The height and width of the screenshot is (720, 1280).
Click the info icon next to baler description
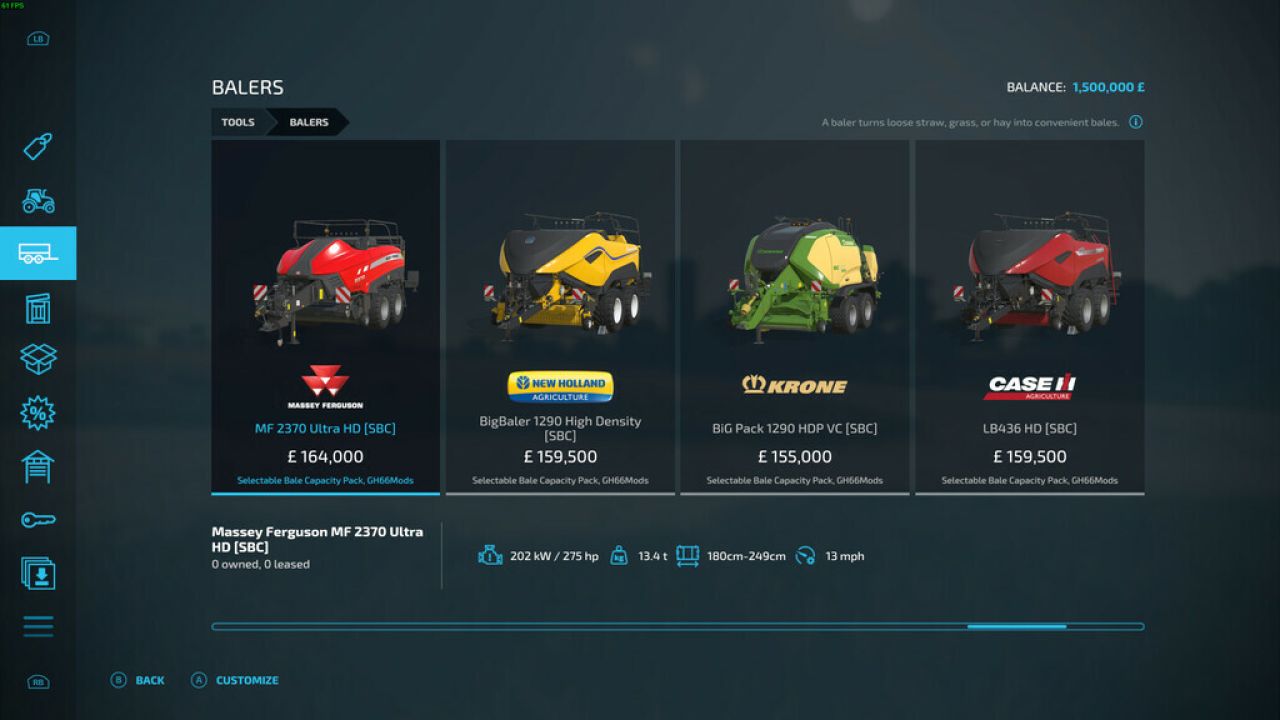click(1135, 121)
